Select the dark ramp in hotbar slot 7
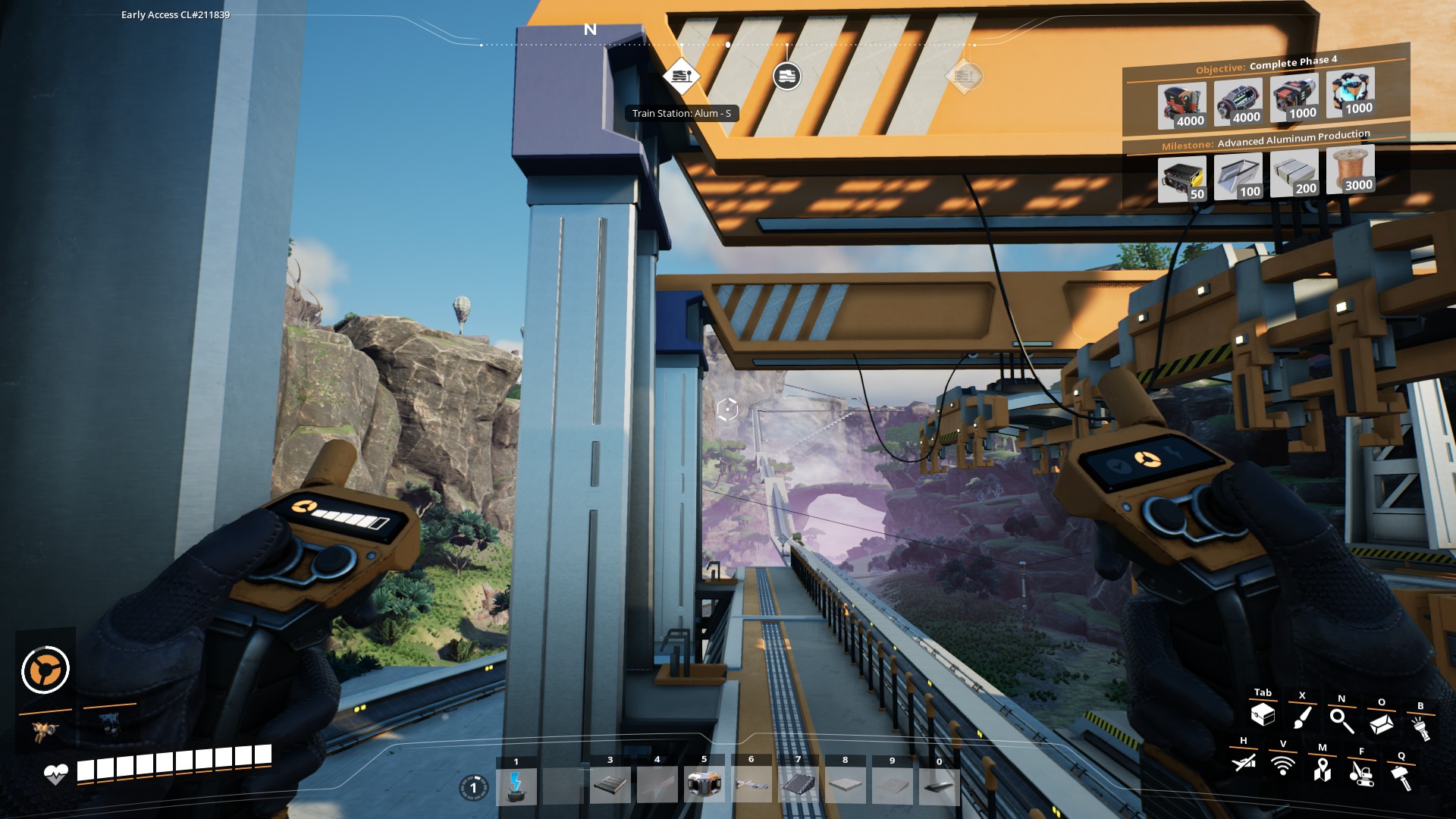 point(798,785)
